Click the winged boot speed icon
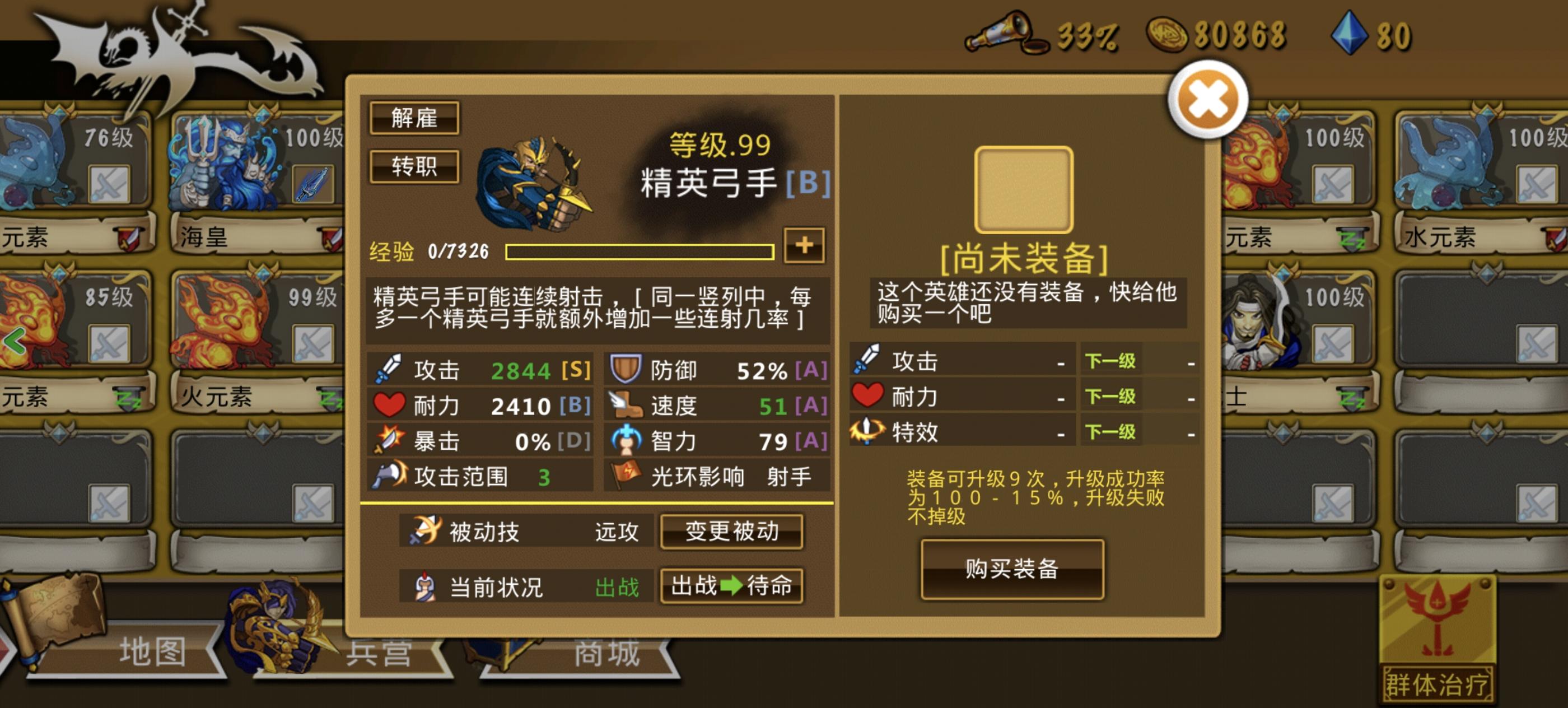This screenshot has width=1568, height=708. (628, 404)
